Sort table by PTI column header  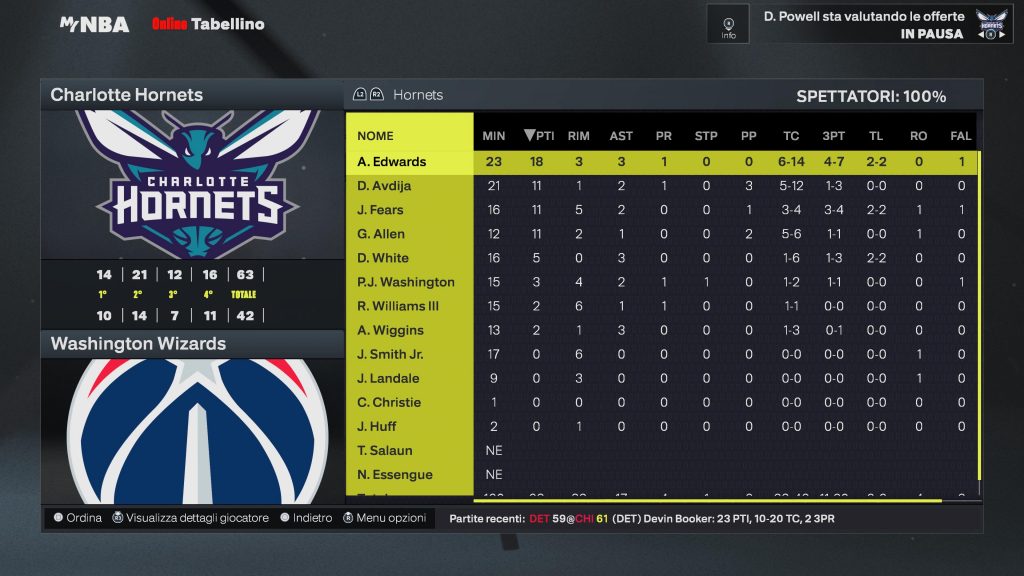point(539,136)
